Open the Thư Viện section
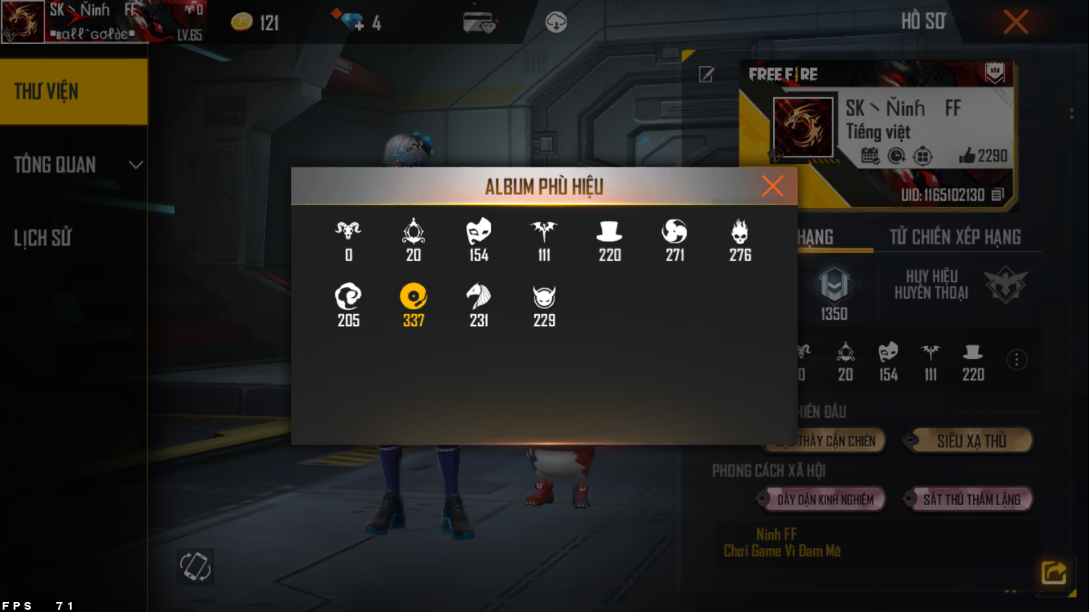 click(73, 91)
